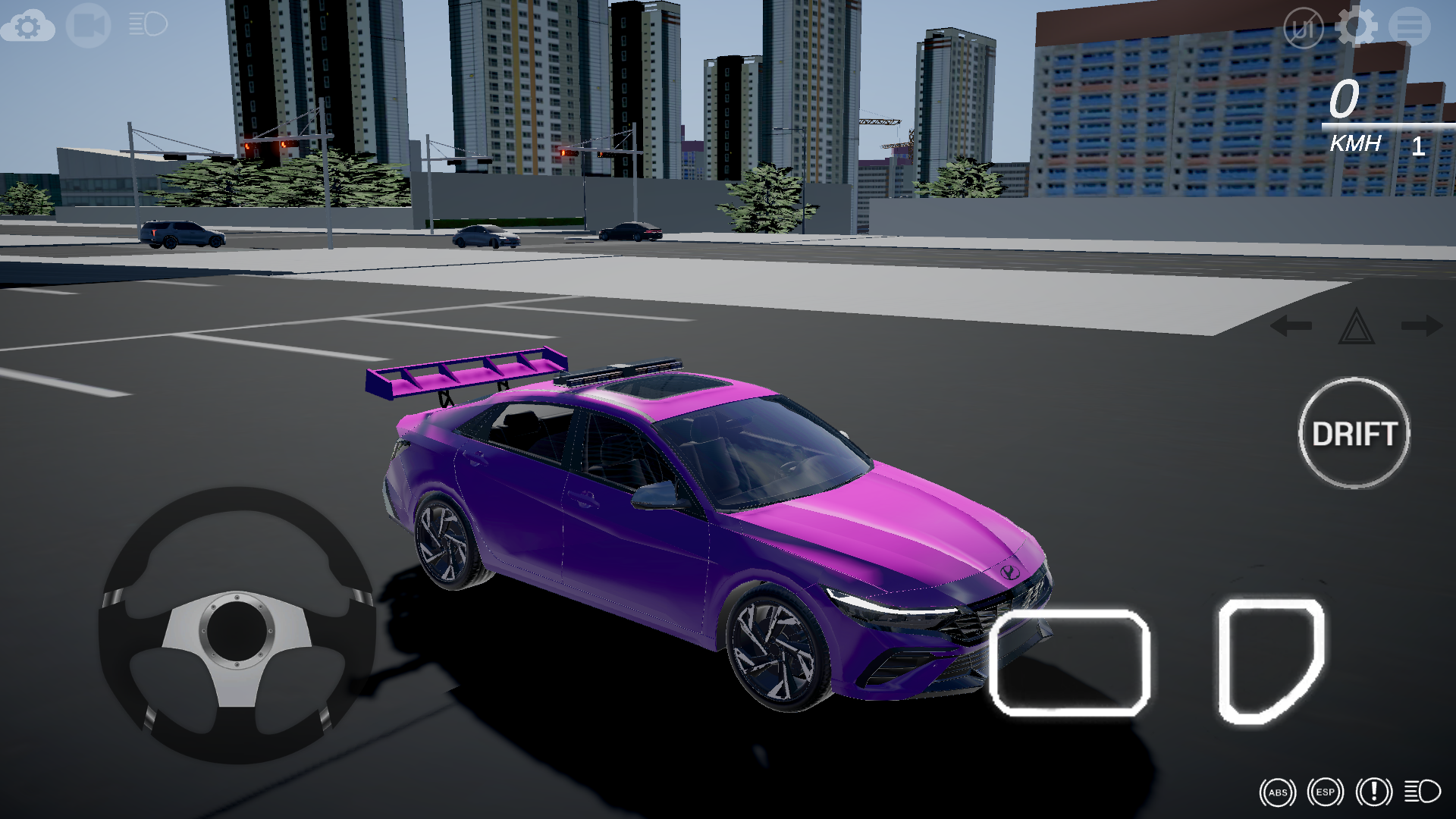
Task: Tap the accelerator pedal
Action: click(1270, 661)
